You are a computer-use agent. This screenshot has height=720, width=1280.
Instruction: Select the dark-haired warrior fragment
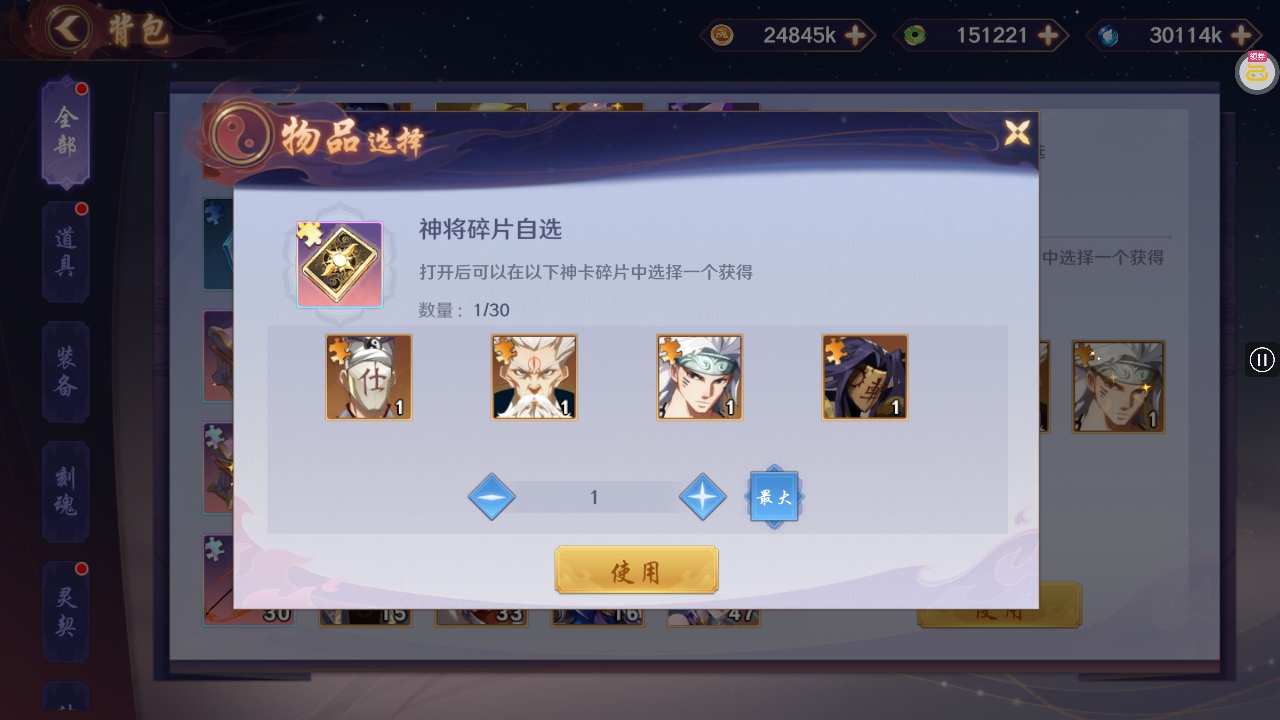pyautogui.click(x=864, y=378)
